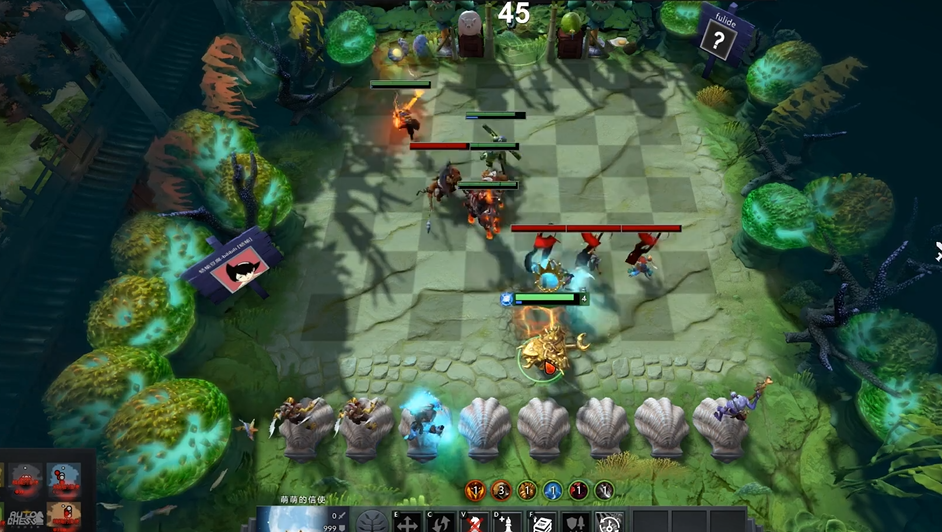Open the book ability icon
The height and width of the screenshot is (532, 942).
(541, 522)
